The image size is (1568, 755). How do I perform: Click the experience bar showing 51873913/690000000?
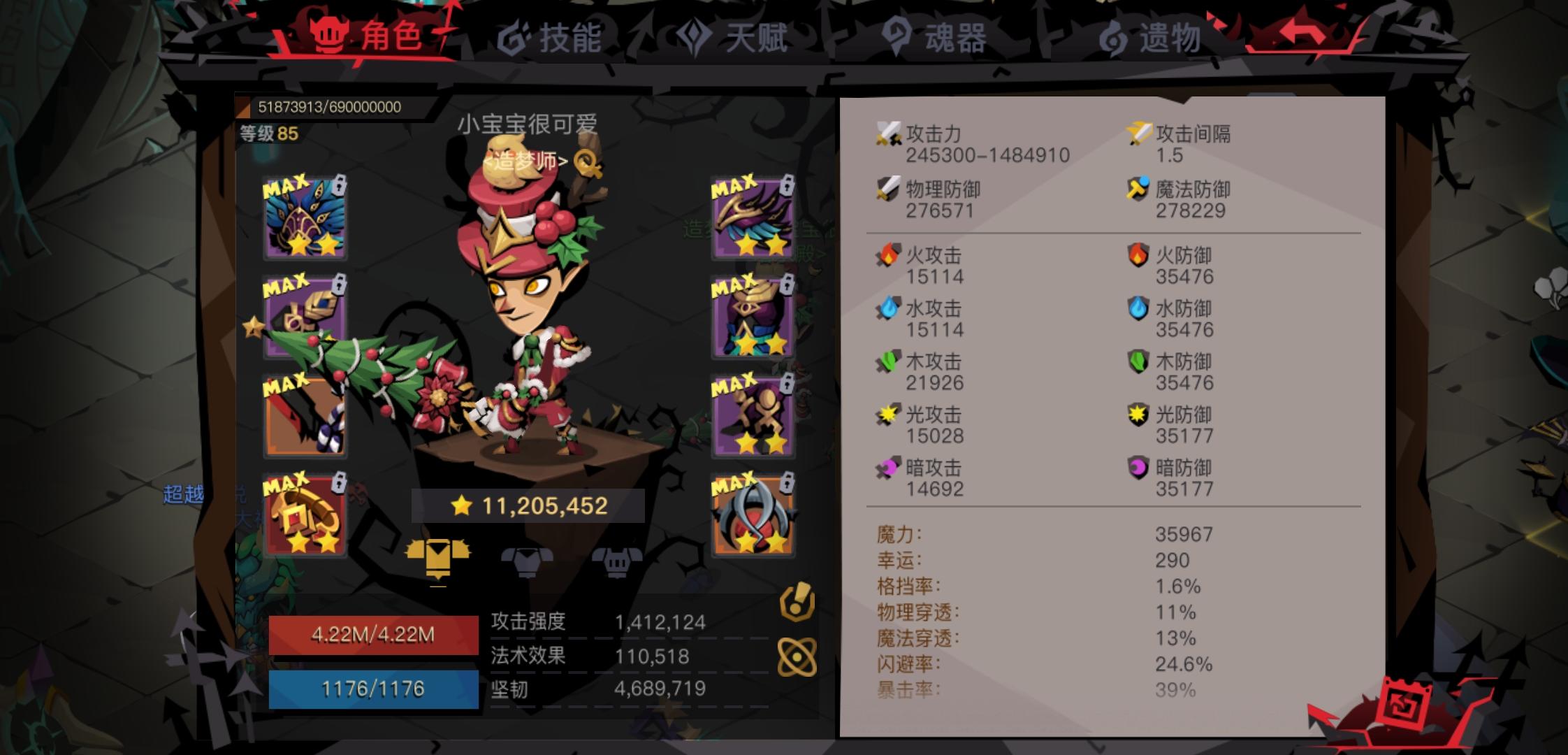328,105
